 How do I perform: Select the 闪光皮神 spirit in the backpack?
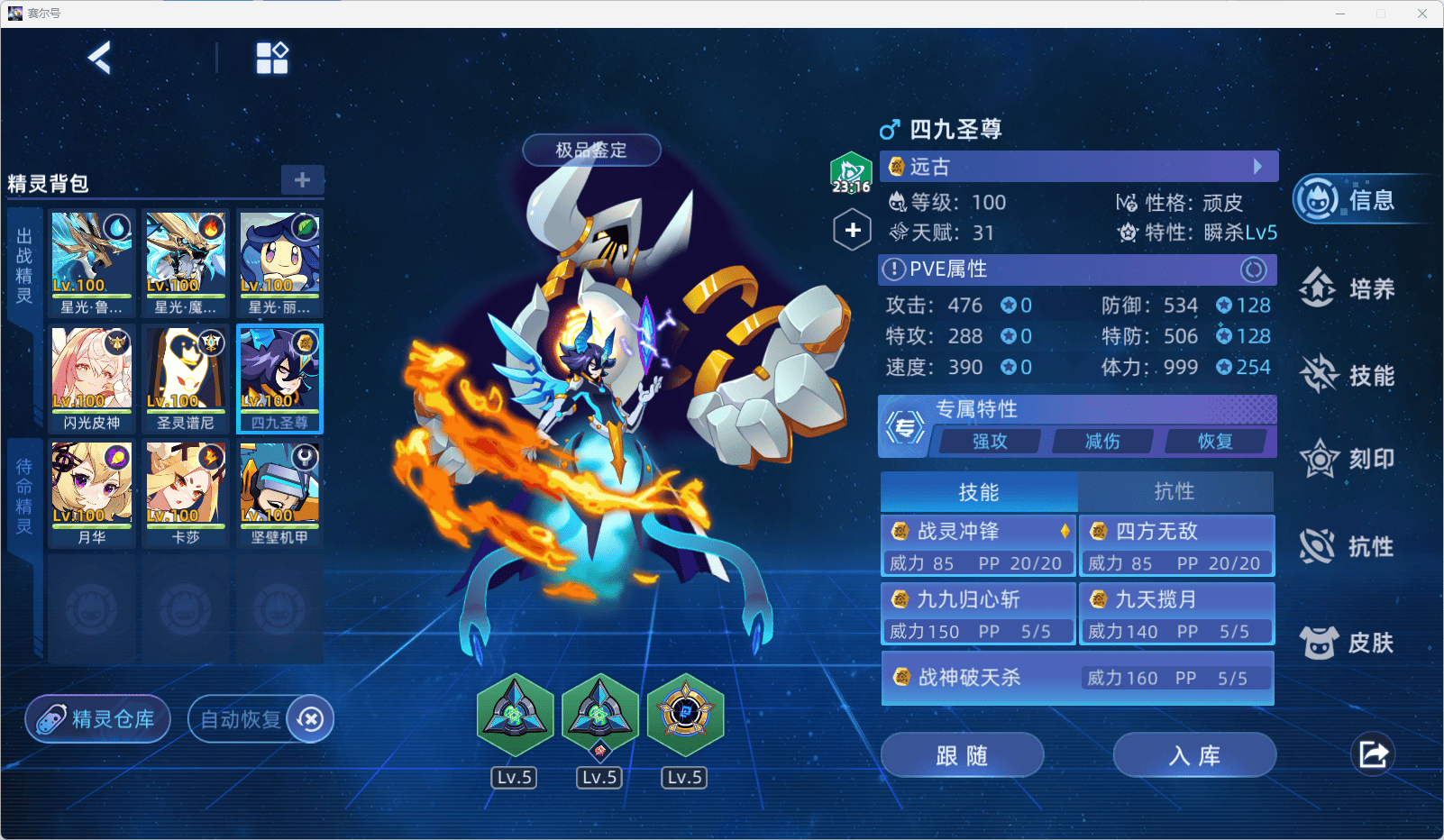click(x=92, y=379)
